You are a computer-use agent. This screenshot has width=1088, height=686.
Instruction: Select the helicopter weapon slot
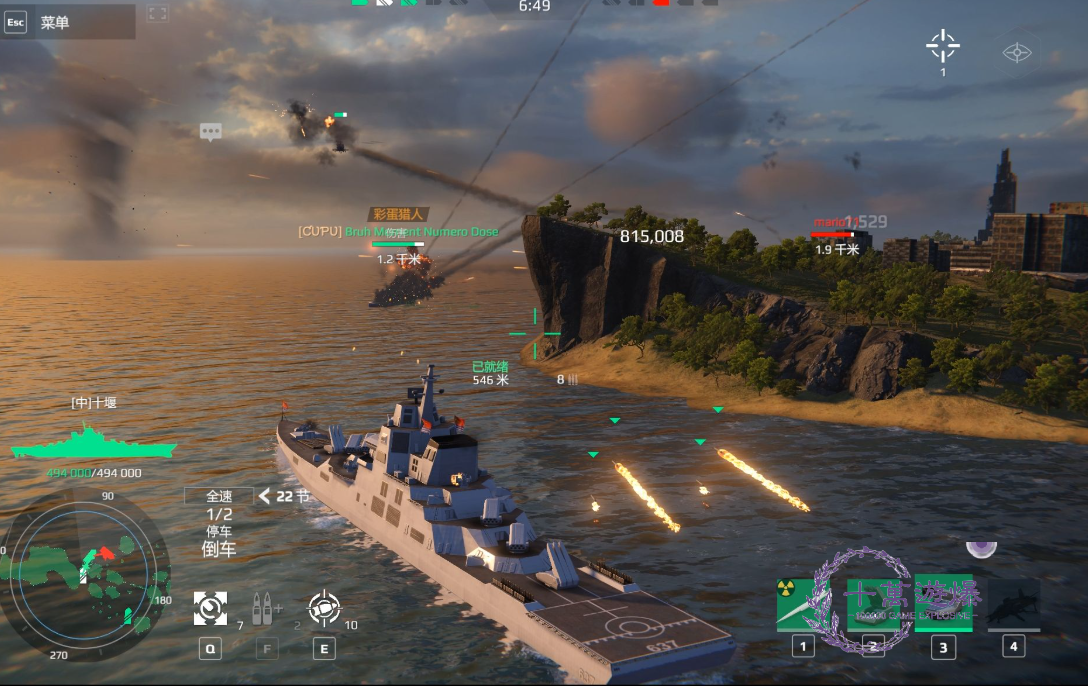coord(1013,604)
